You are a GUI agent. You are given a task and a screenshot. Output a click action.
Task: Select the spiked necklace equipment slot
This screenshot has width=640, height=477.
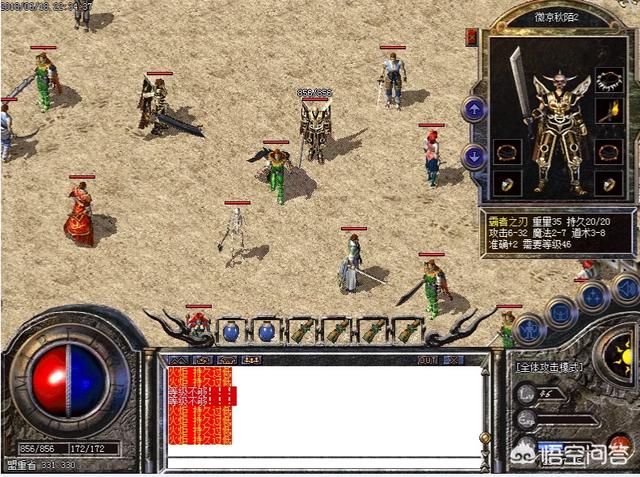(609, 78)
